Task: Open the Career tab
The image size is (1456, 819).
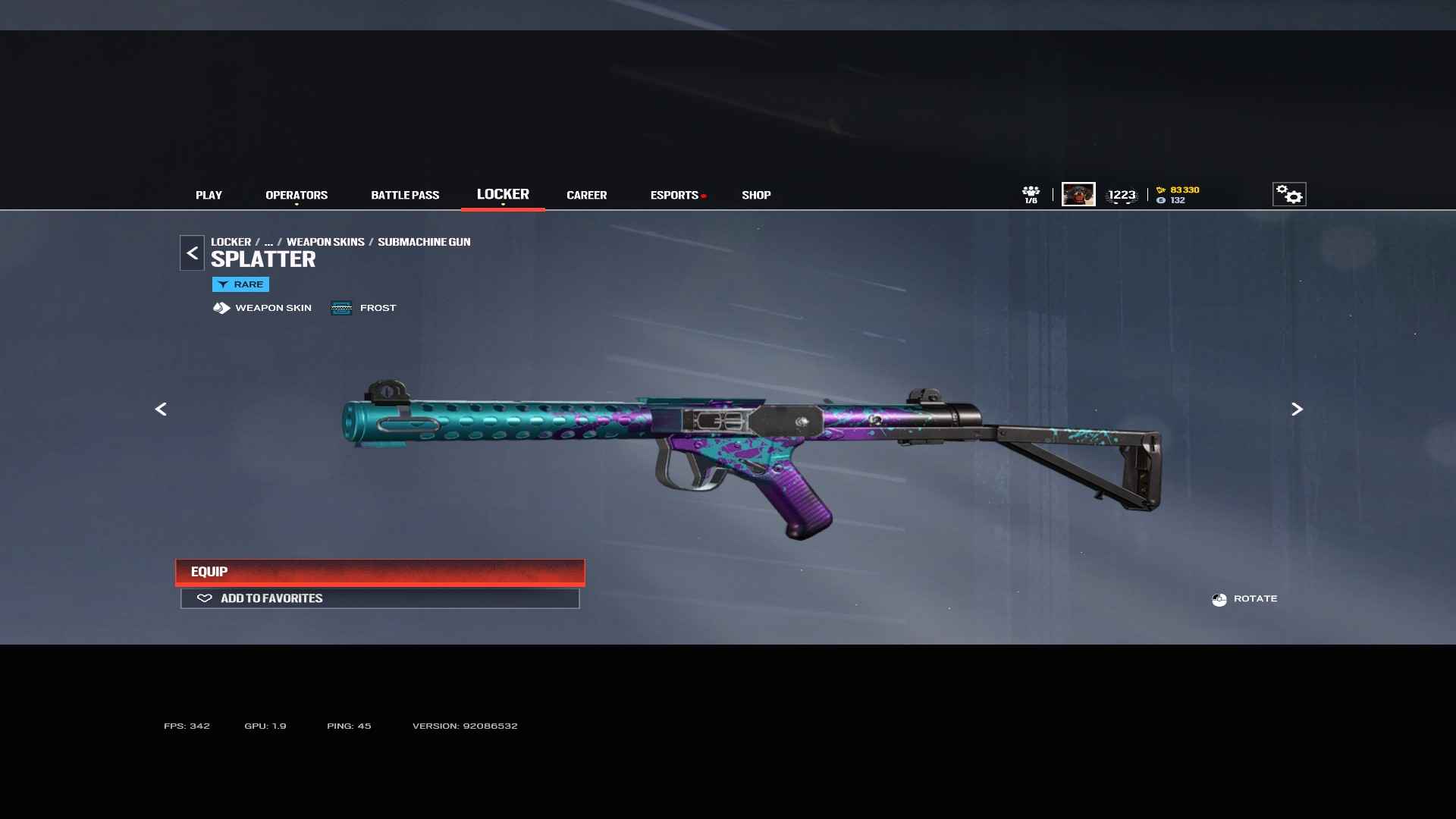Action: pos(586,195)
